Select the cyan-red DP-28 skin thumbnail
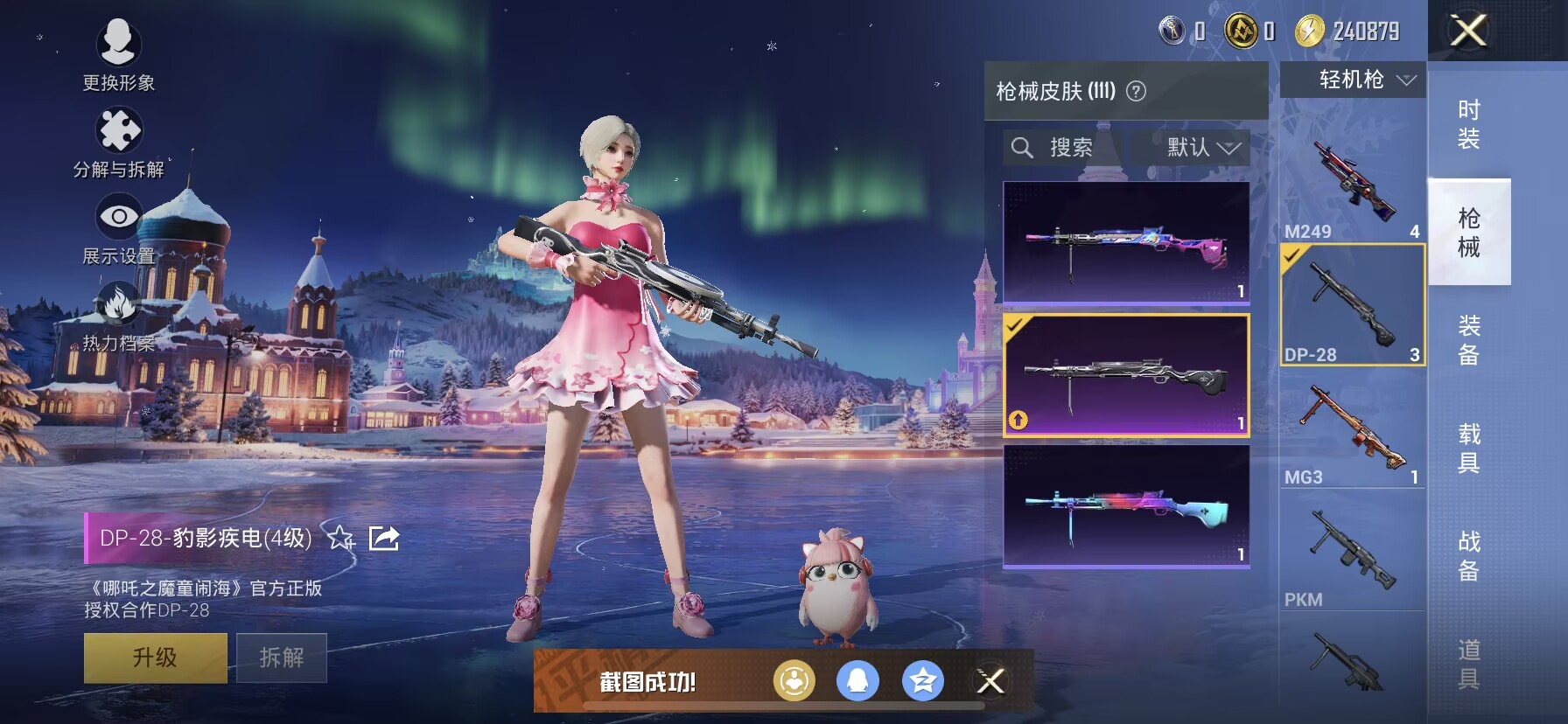 click(x=1126, y=507)
